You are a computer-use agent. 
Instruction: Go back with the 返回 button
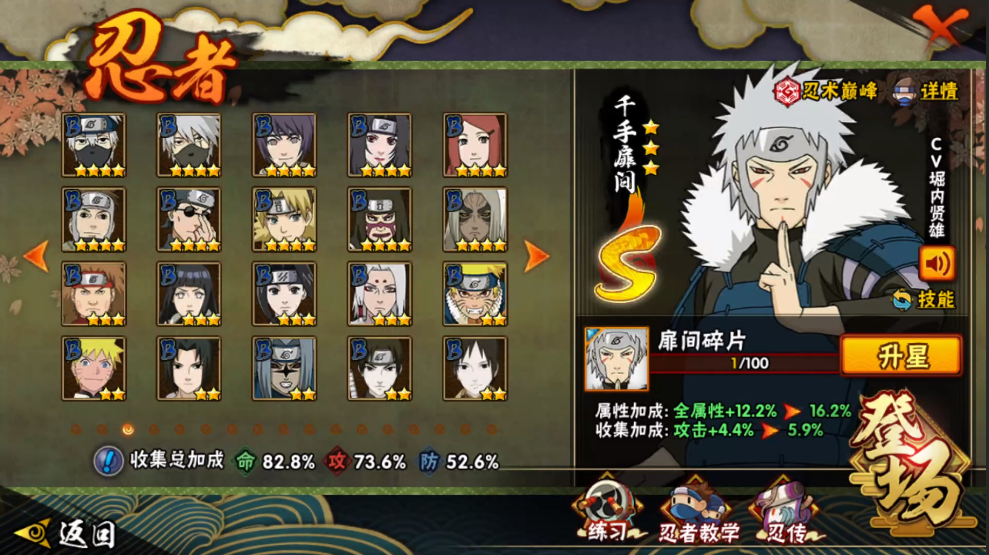pos(70,532)
